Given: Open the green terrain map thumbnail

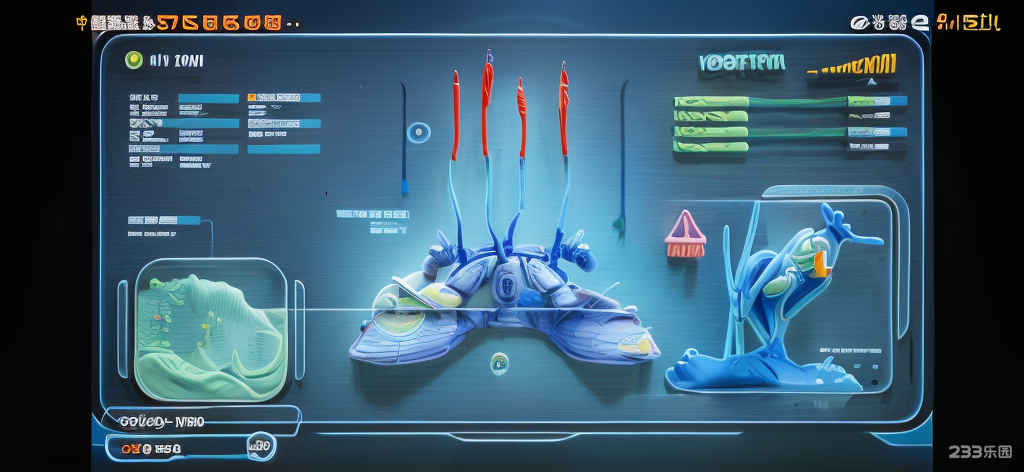Looking at the screenshot, I should [210, 329].
